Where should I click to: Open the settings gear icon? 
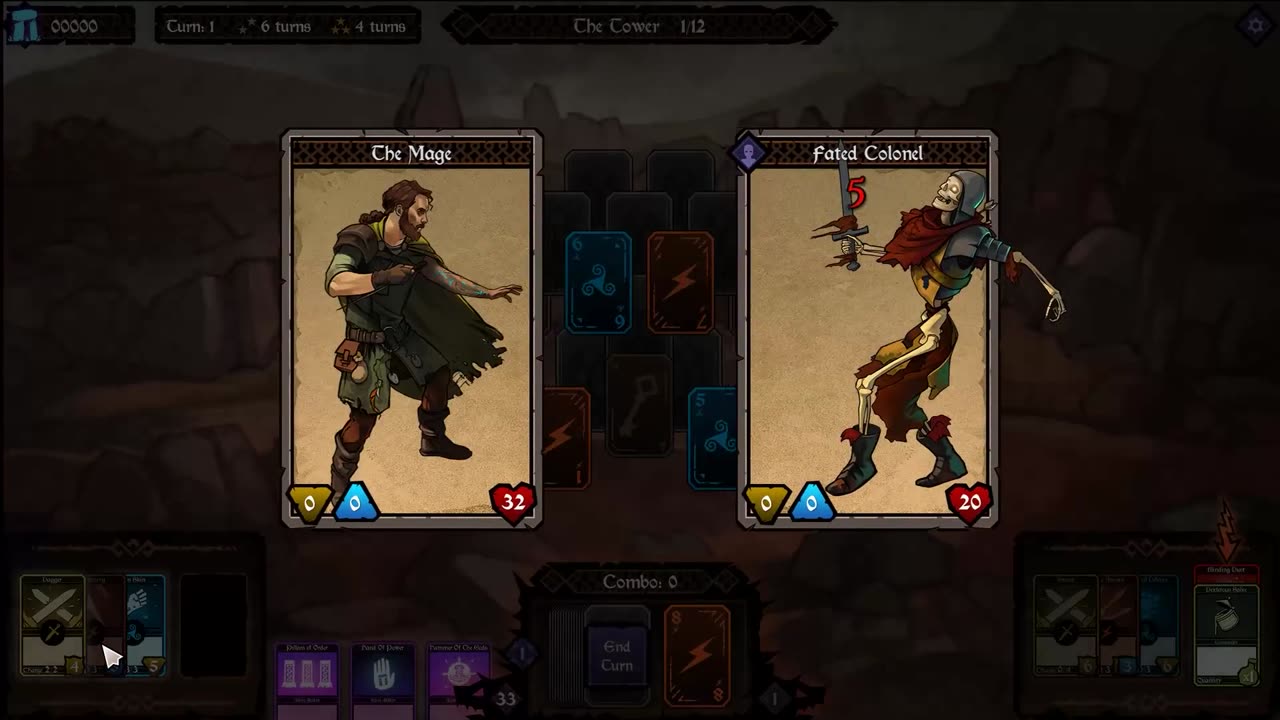pyautogui.click(x=1255, y=25)
